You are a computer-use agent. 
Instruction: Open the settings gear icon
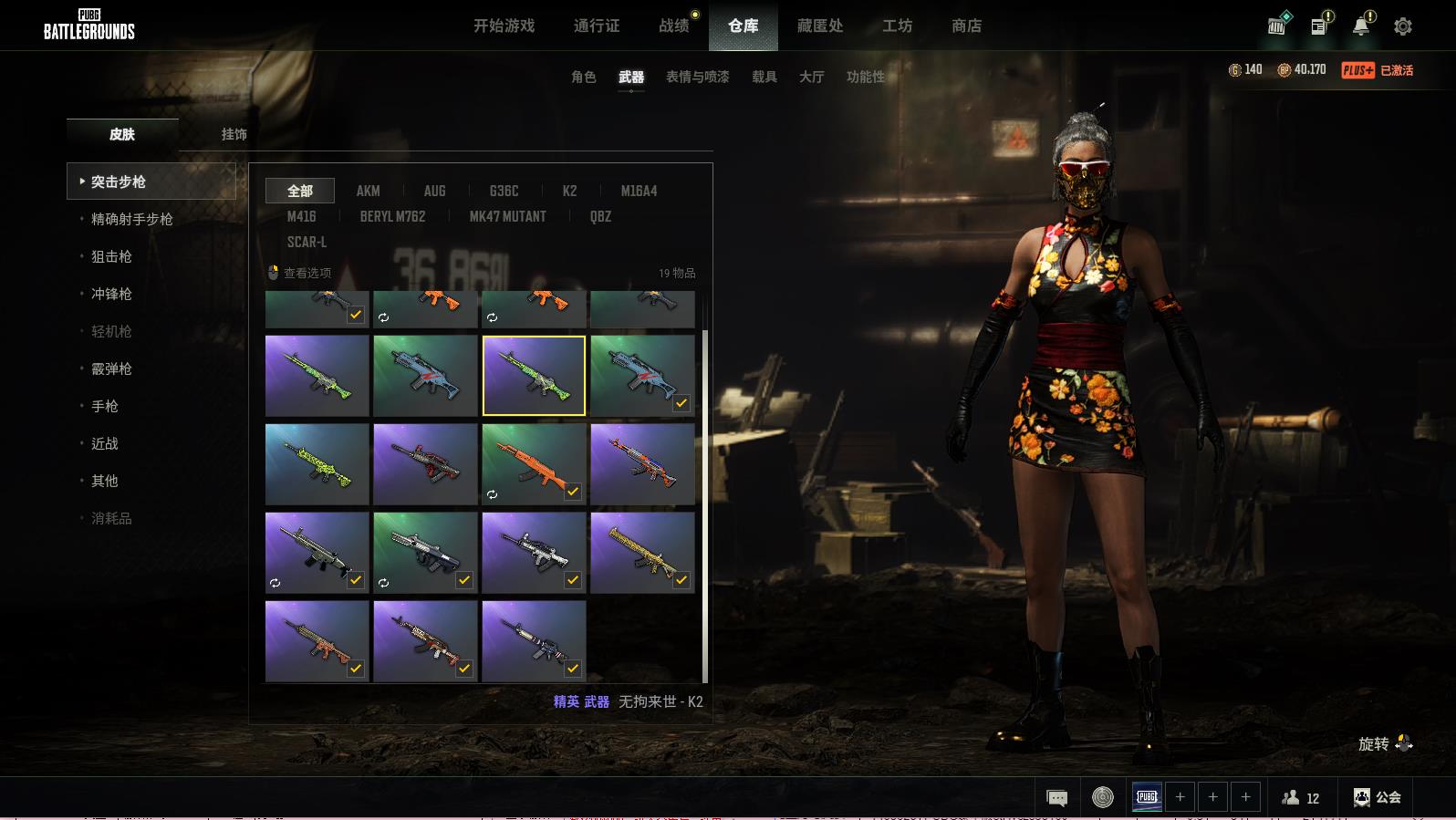(1402, 26)
